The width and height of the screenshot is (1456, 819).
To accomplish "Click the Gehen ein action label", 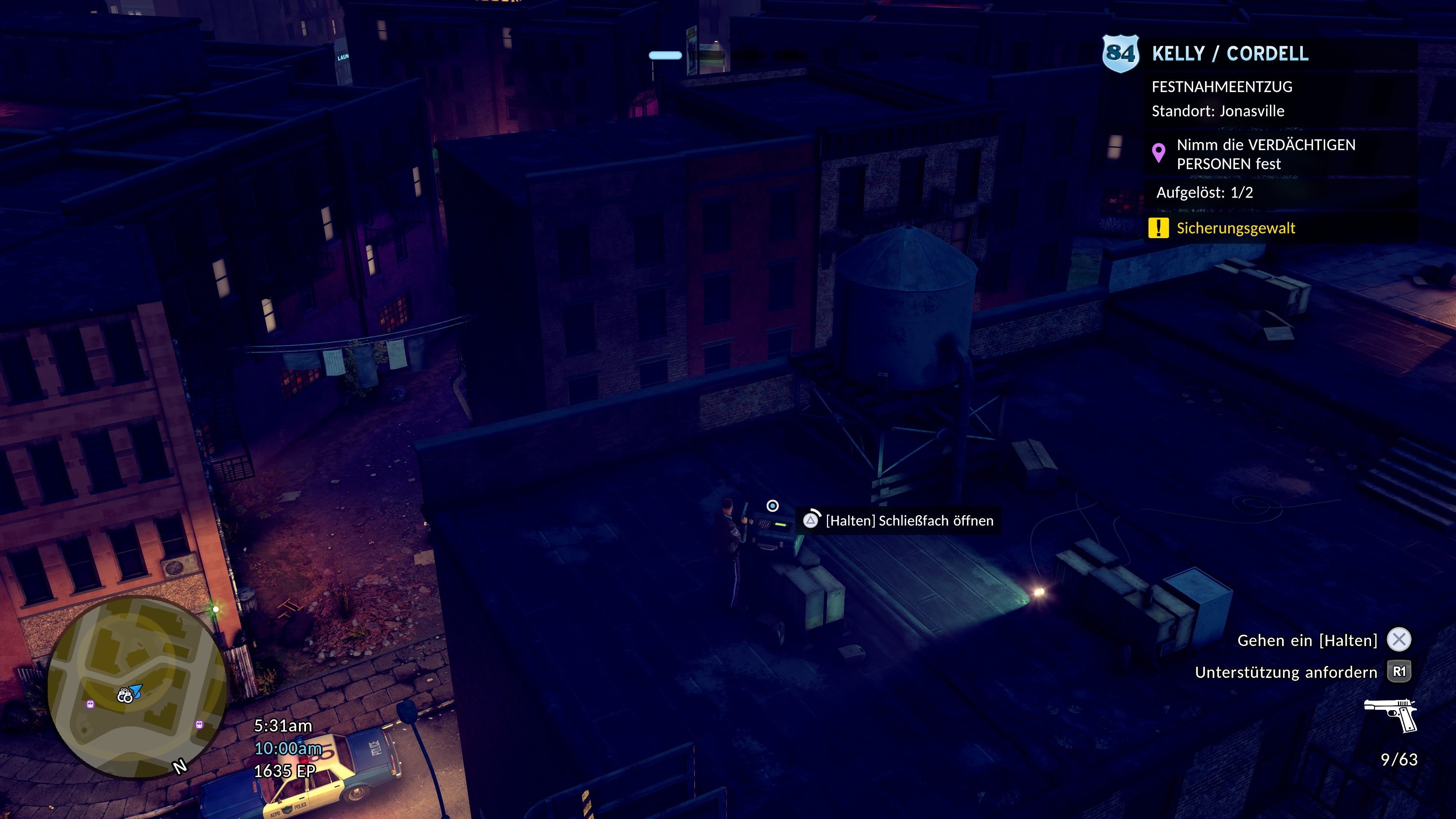I will pos(1307,640).
